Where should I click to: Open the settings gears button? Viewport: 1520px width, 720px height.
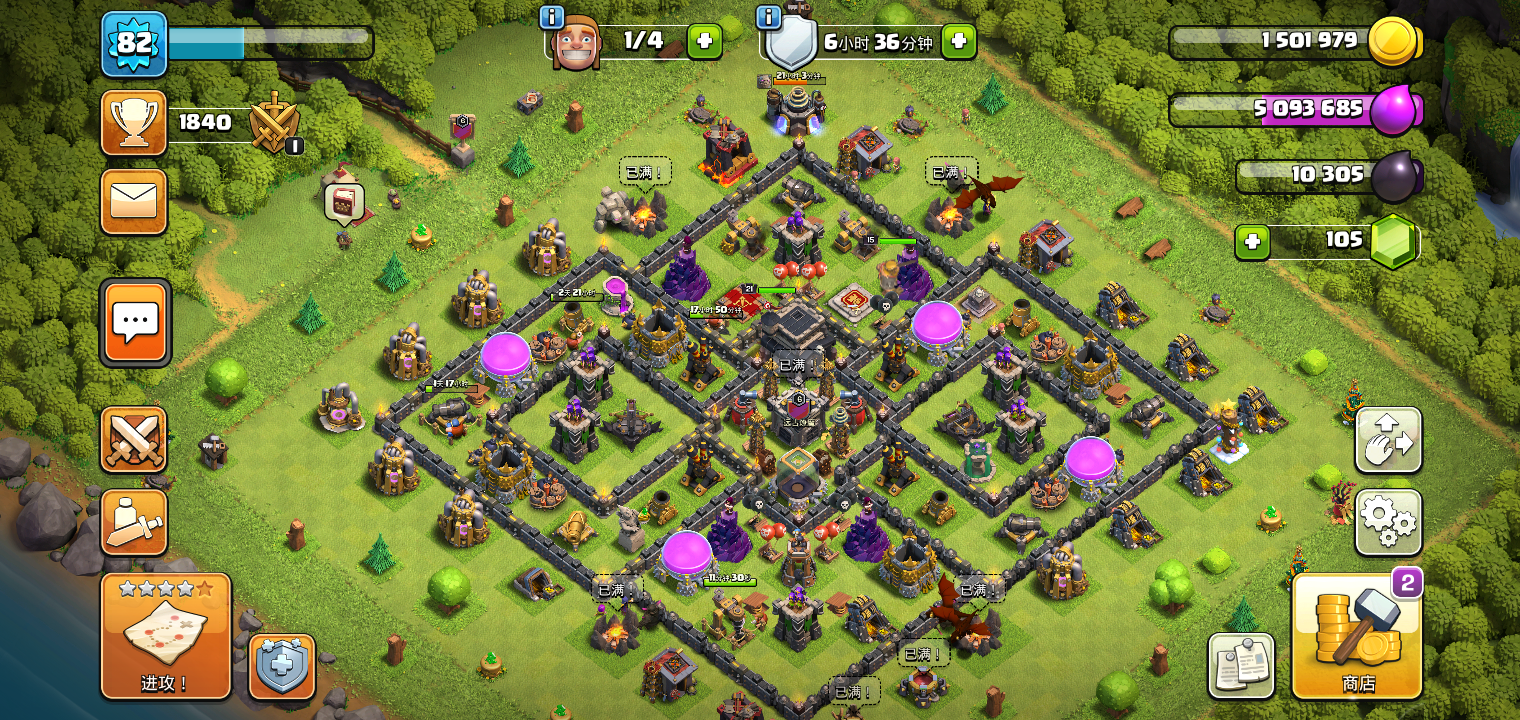coord(1388,522)
